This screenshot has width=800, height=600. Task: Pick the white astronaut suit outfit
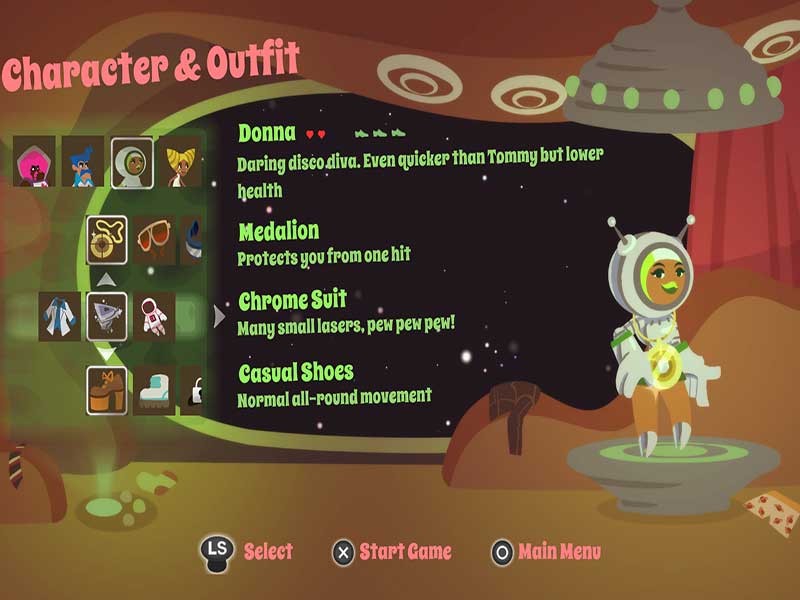(154, 316)
